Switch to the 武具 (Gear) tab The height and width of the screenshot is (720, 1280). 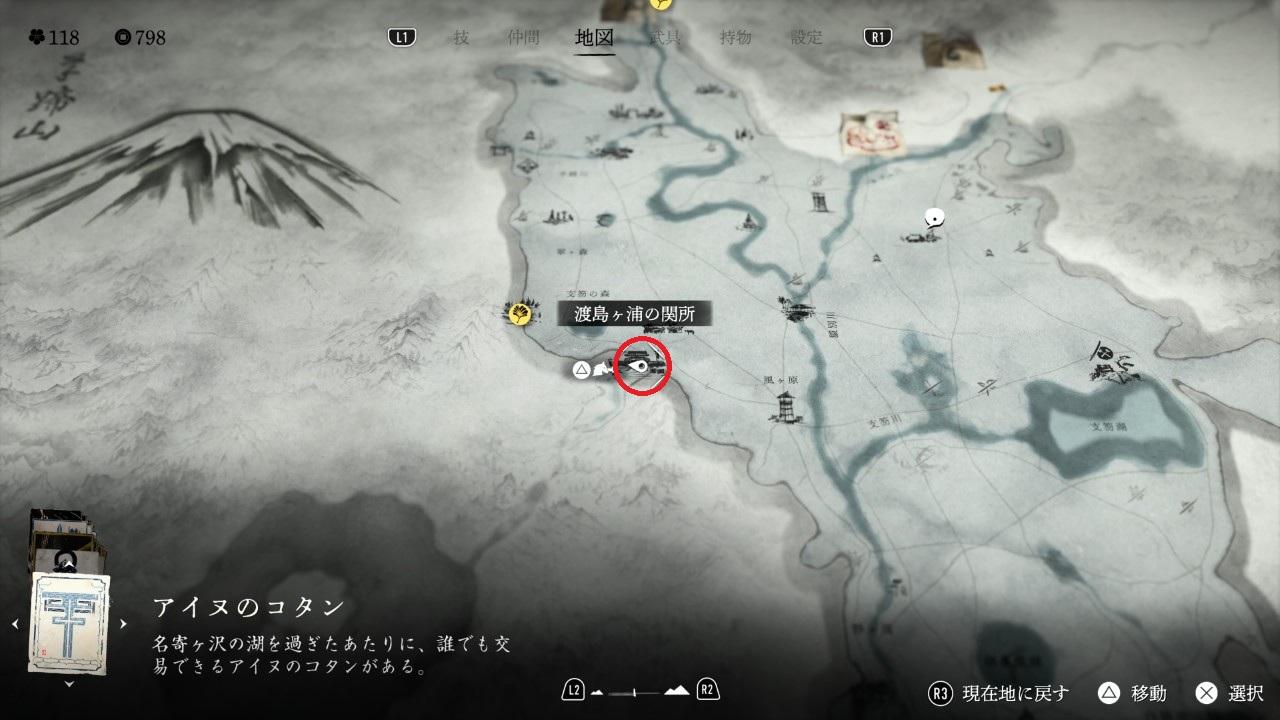pos(665,38)
